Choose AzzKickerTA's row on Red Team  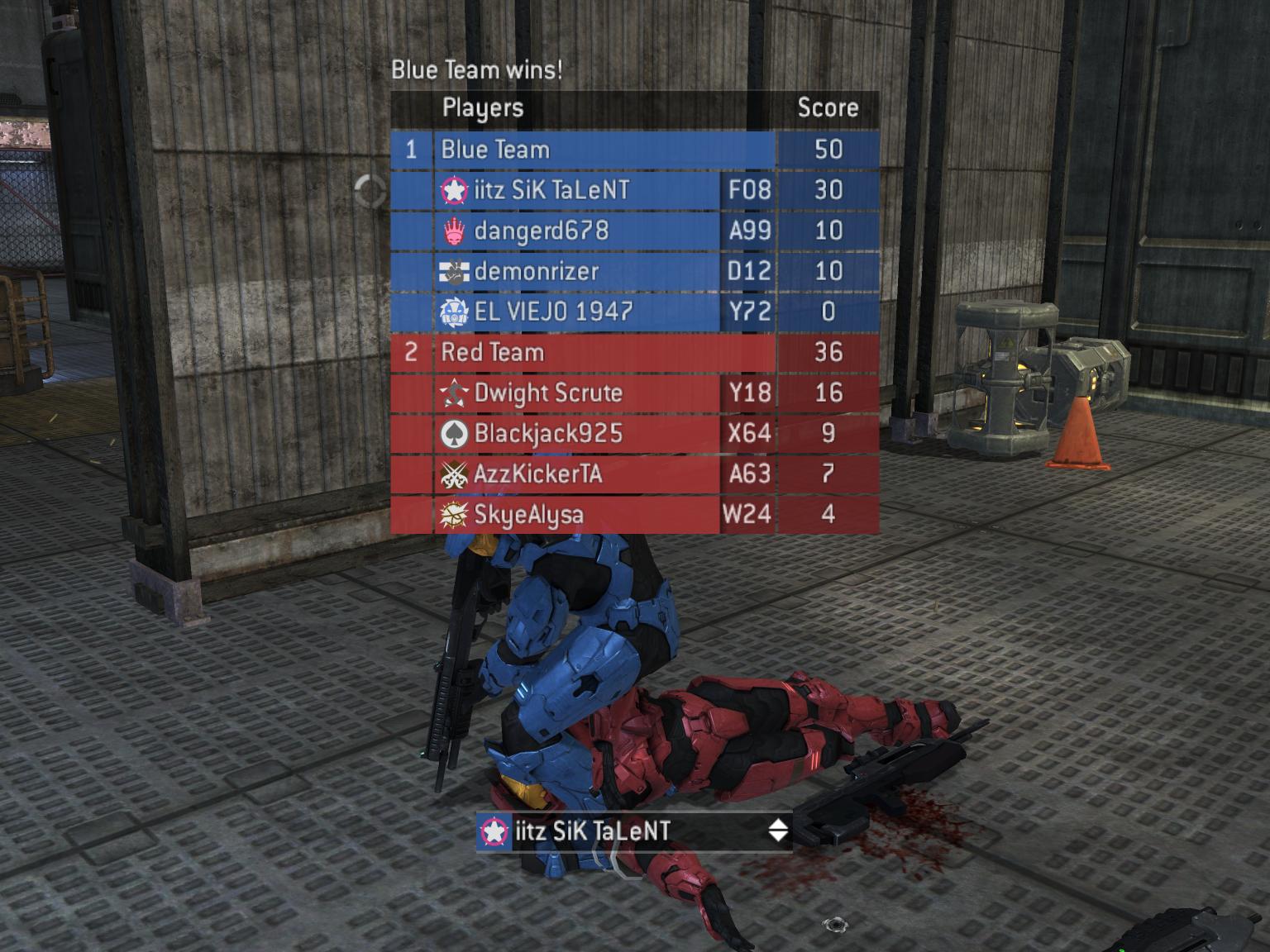click(x=579, y=474)
